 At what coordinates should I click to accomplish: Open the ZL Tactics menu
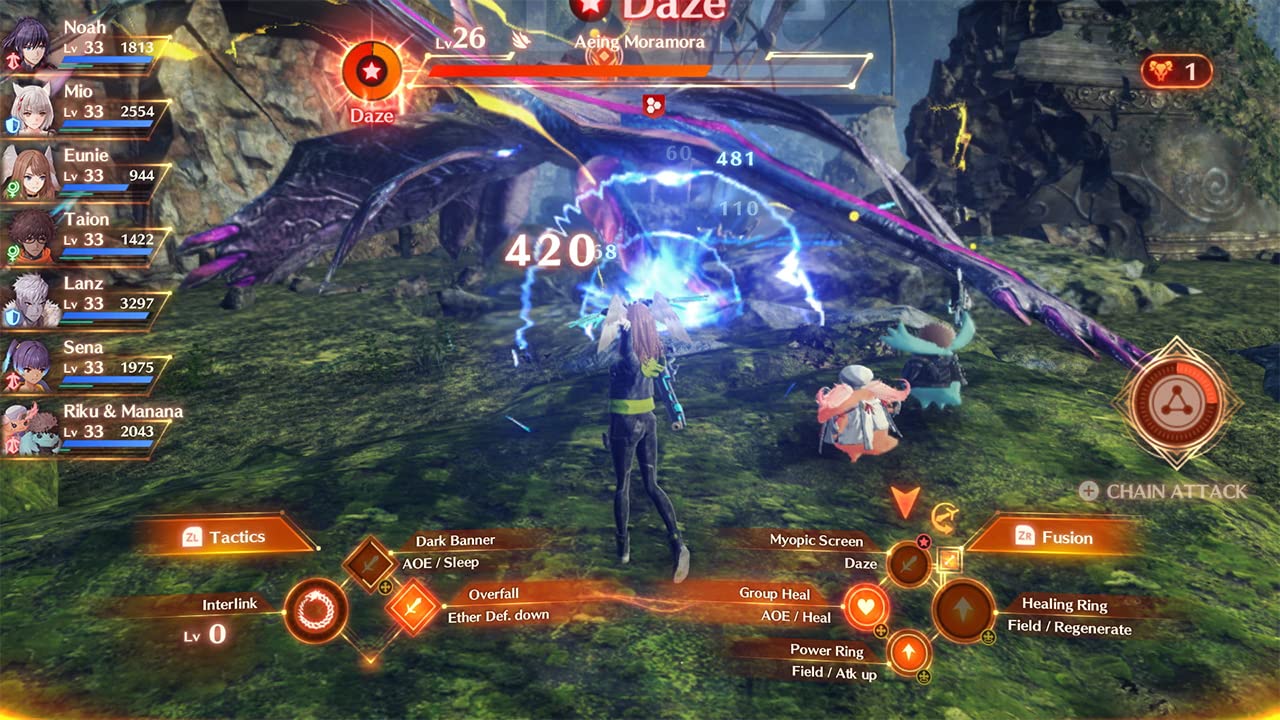point(238,536)
